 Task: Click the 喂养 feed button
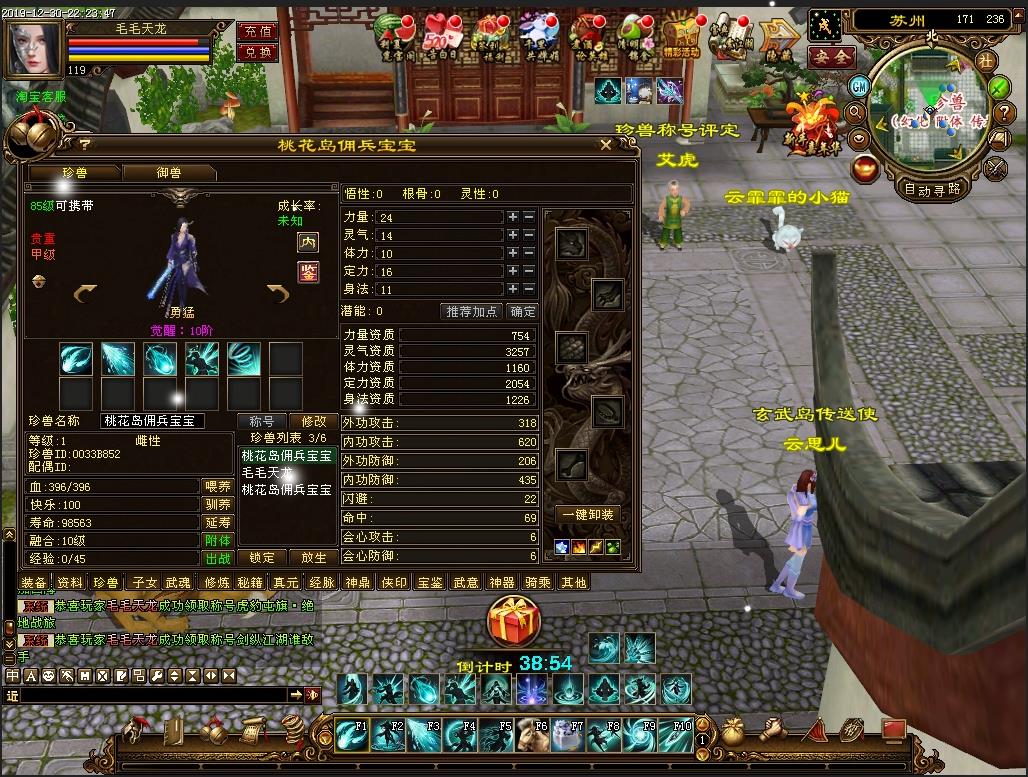218,487
